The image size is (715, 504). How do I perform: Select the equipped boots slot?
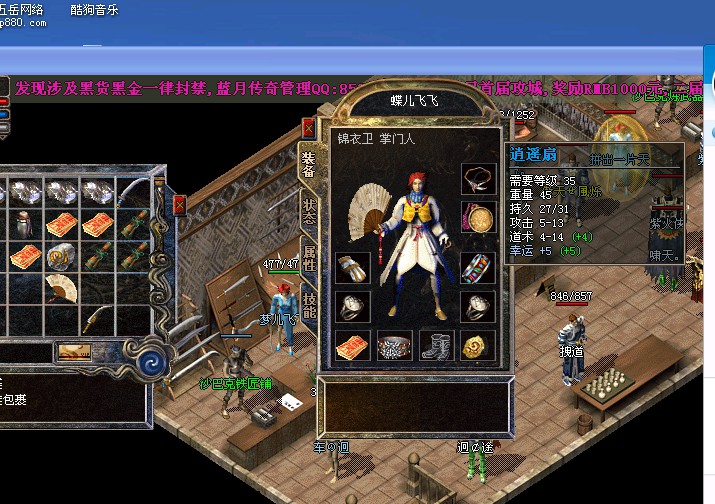436,346
